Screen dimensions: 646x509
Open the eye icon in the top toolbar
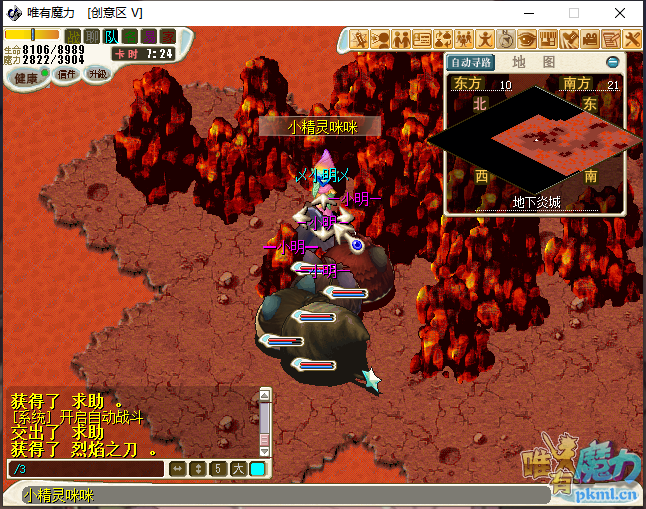(527, 40)
